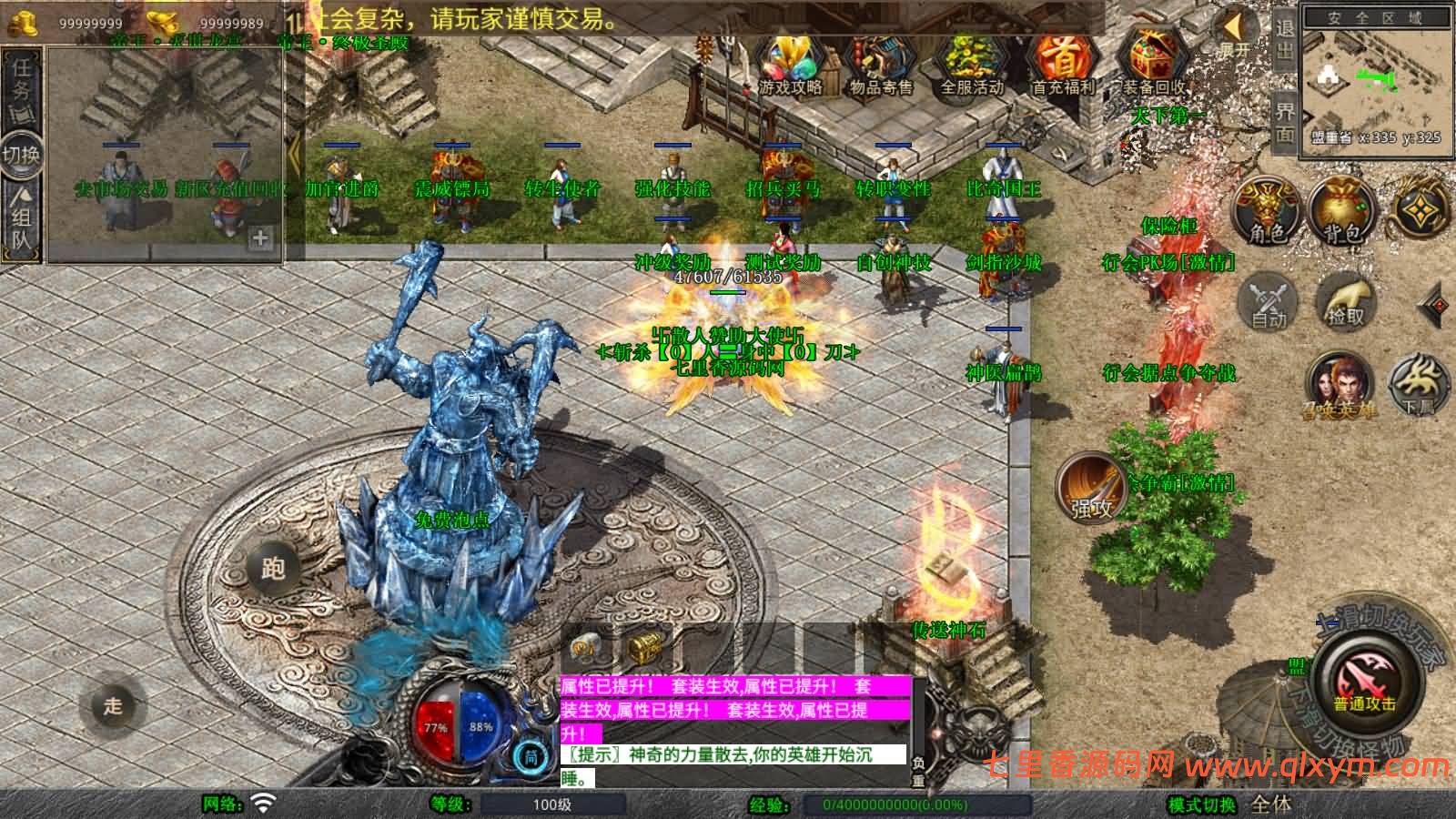Click the 捡取 pickup icon
Viewport: 1456px width, 819px height.
coord(1345,300)
